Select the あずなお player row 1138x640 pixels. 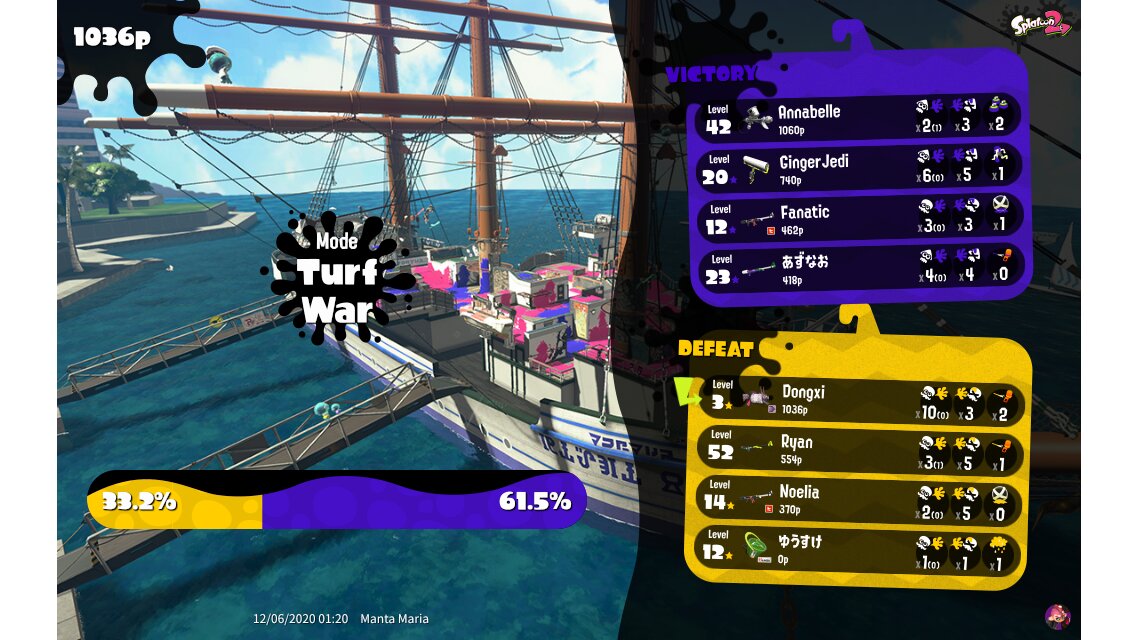click(858, 268)
